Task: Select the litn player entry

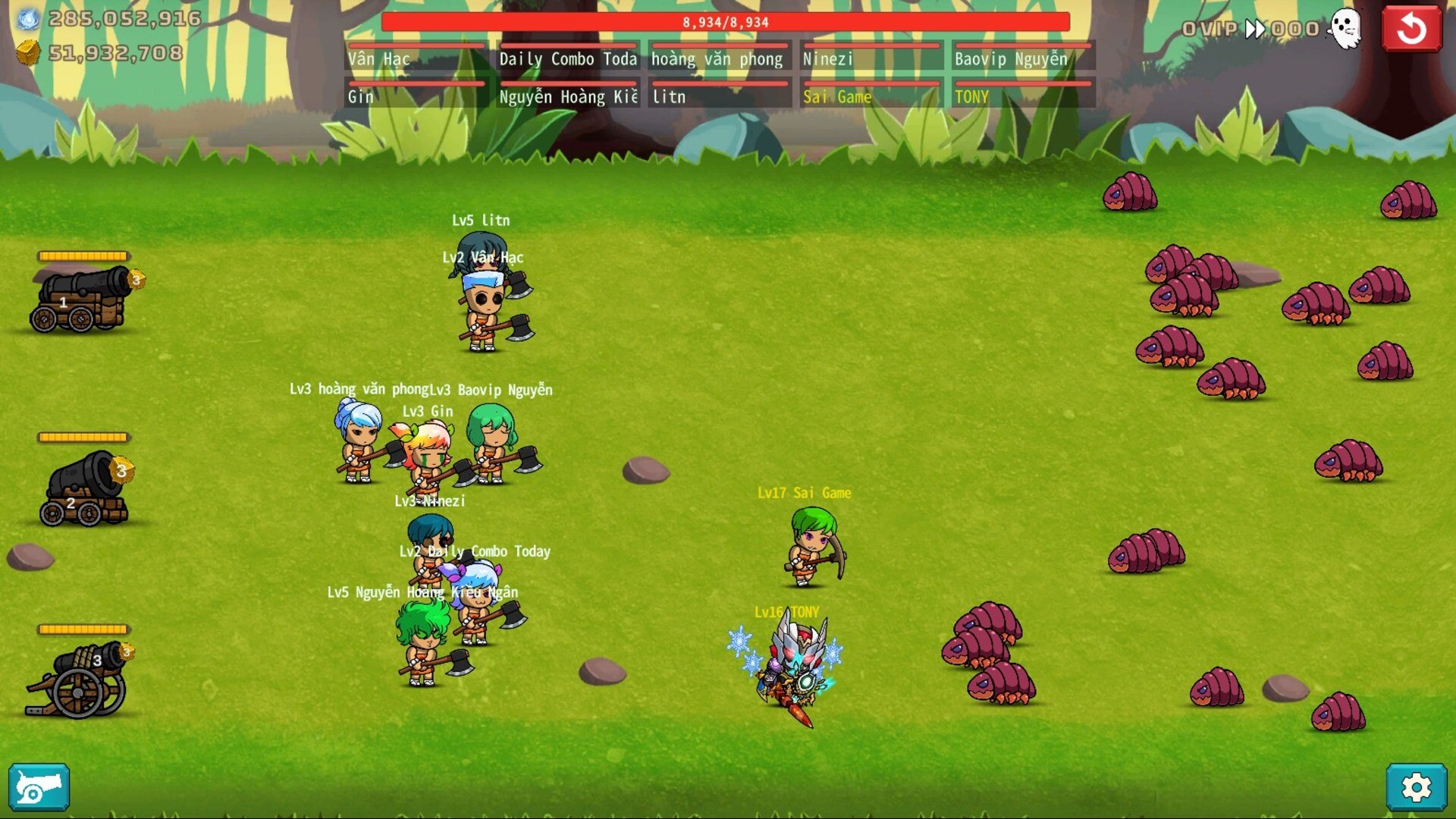Action: coord(719,95)
